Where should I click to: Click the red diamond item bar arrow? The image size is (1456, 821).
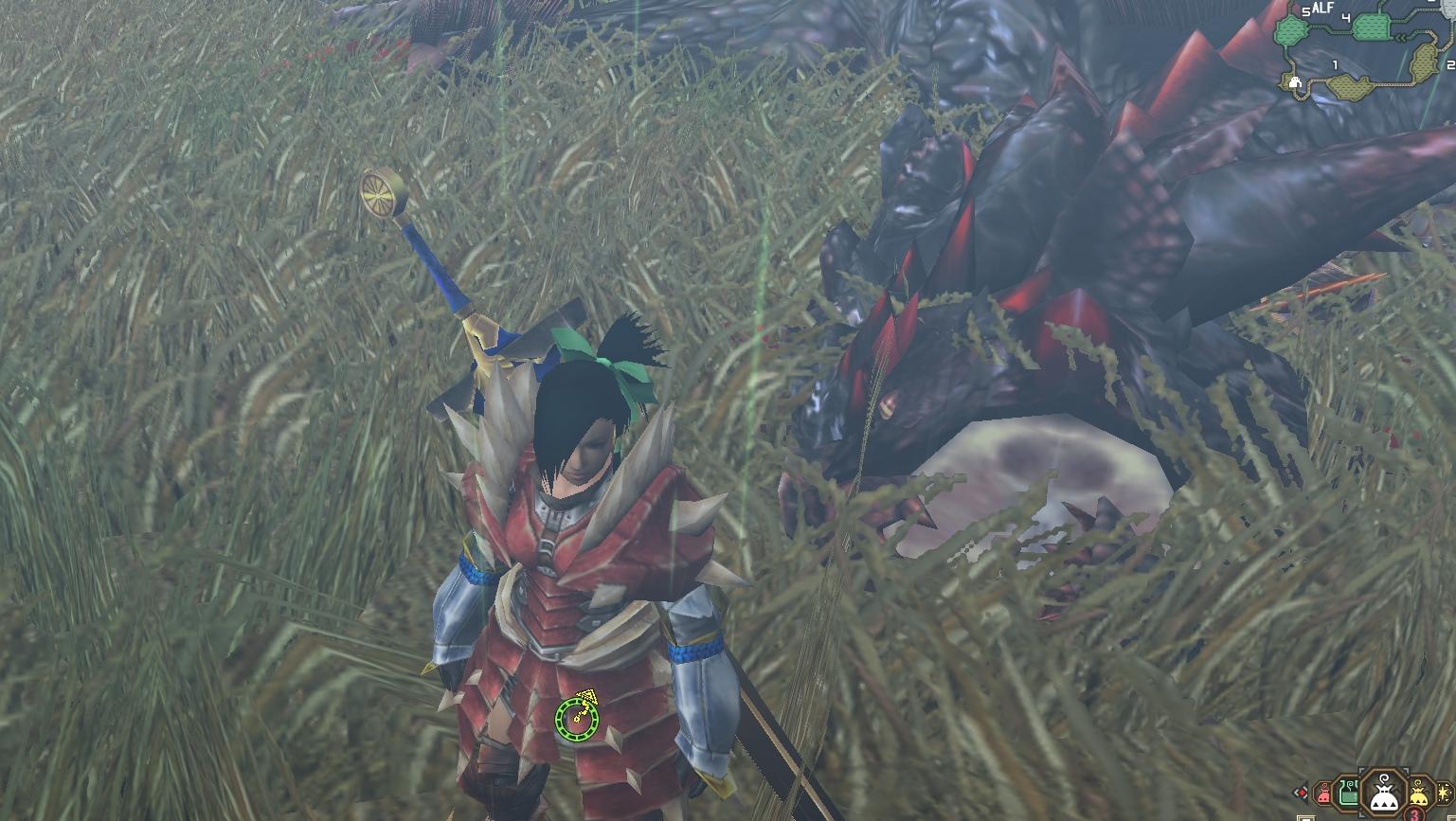pyautogui.click(x=1302, y=793)
